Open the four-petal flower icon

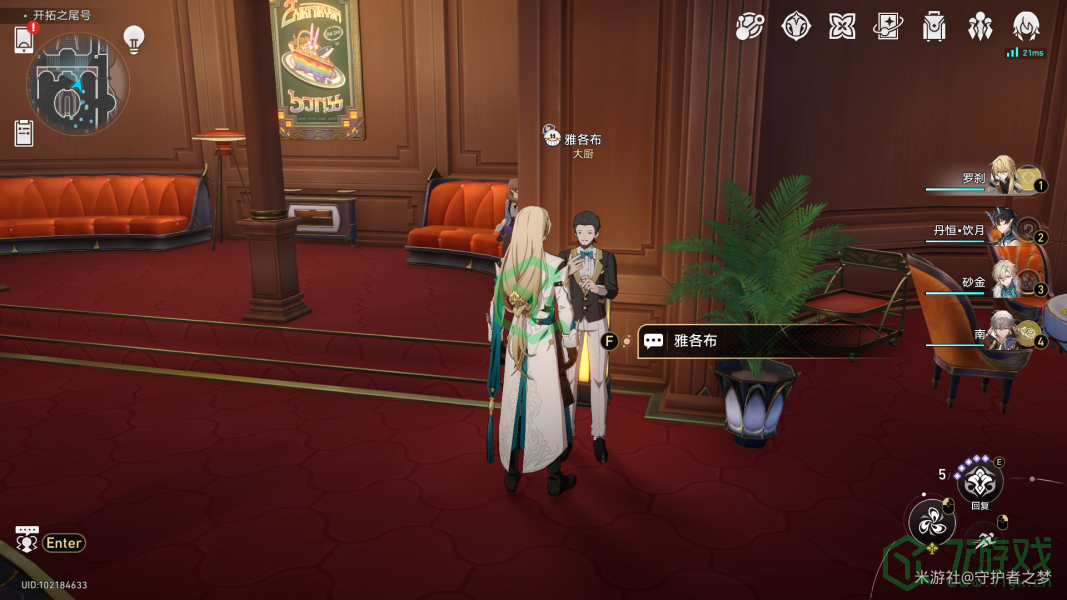click(x=842, y=27)
